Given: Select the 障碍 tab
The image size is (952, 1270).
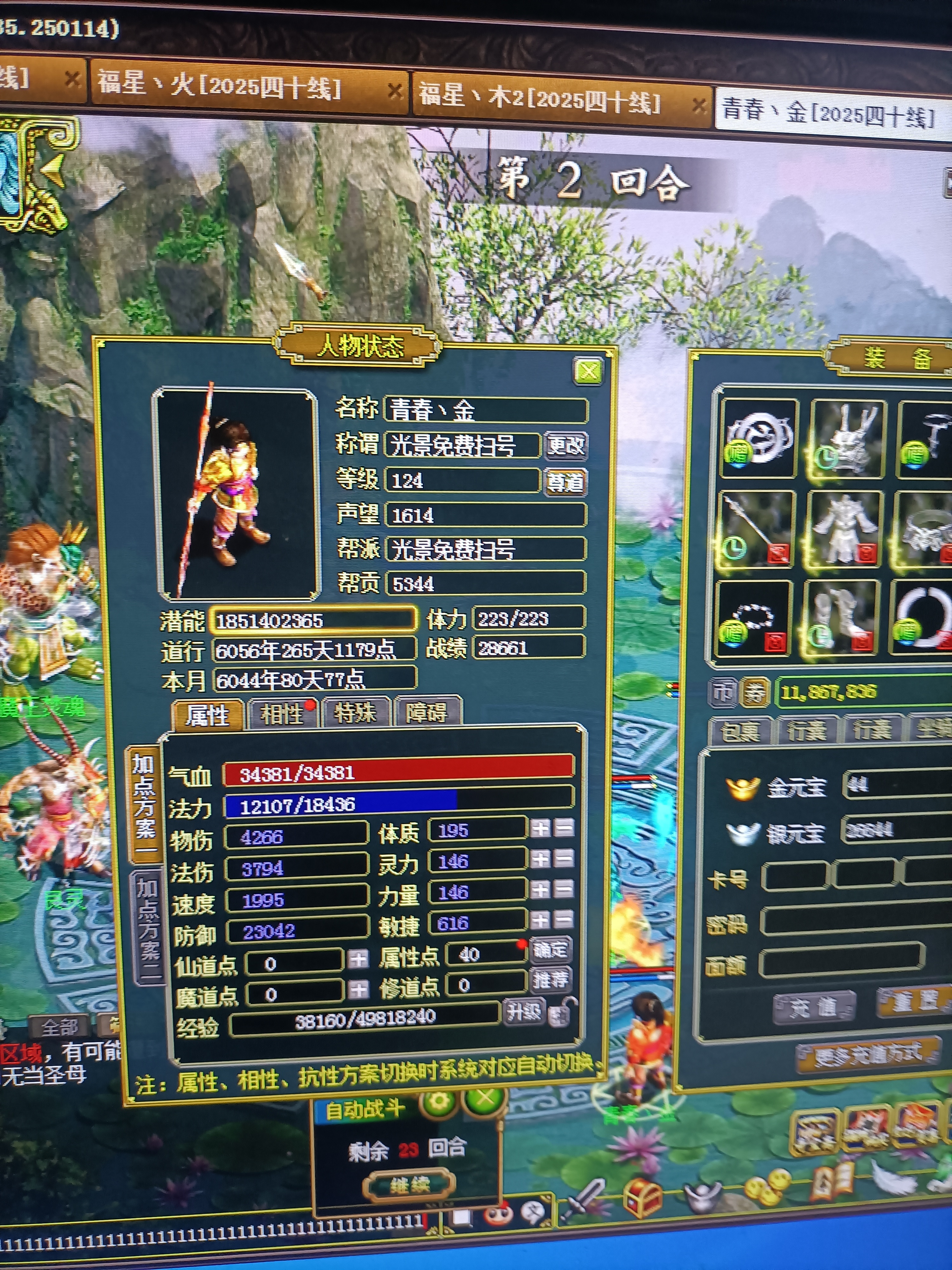Looking at the screenshot, I should [427, 712].
